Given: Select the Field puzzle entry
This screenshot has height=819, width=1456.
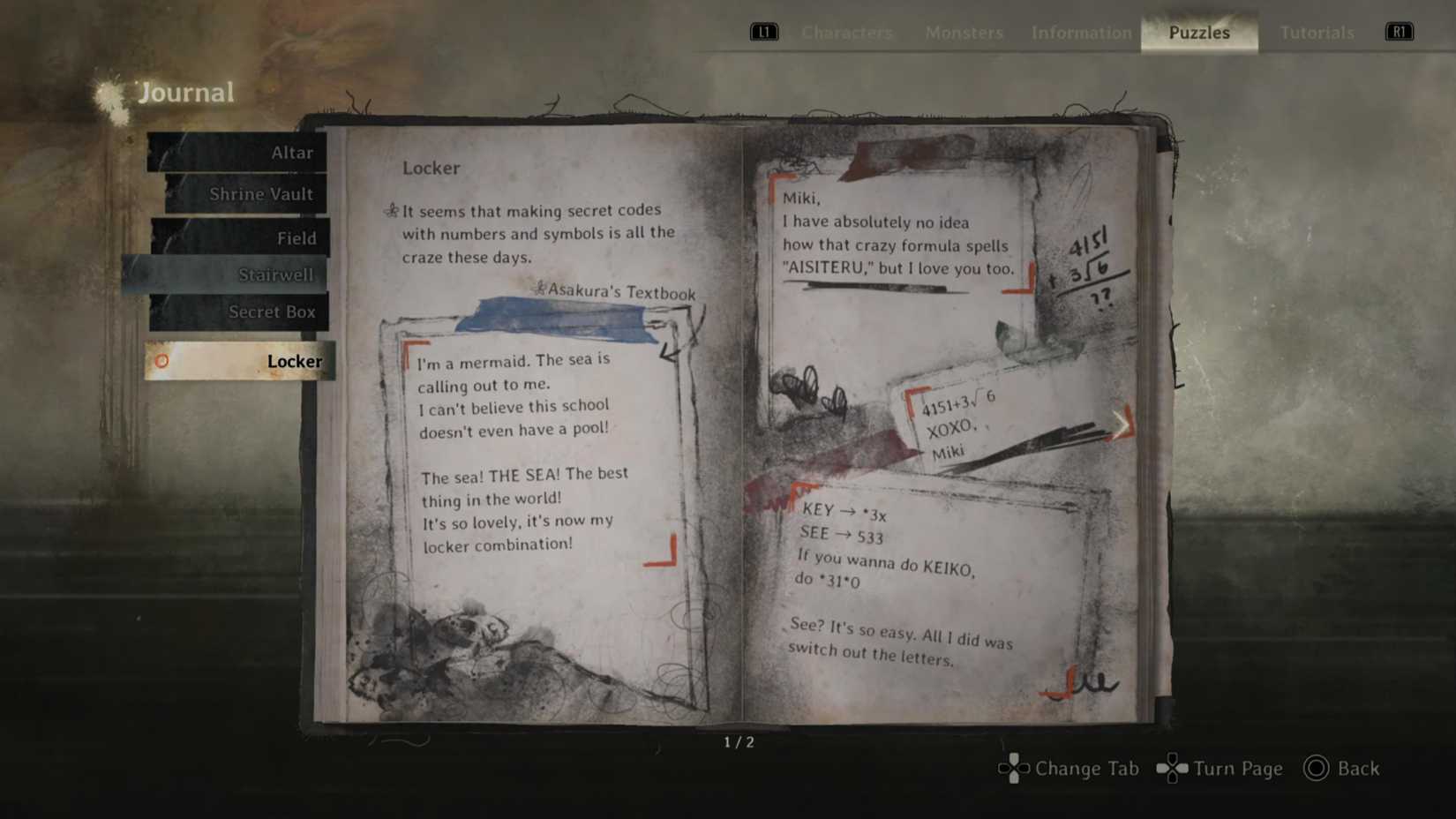Looking at the screenshot, I should pos(296,237).
